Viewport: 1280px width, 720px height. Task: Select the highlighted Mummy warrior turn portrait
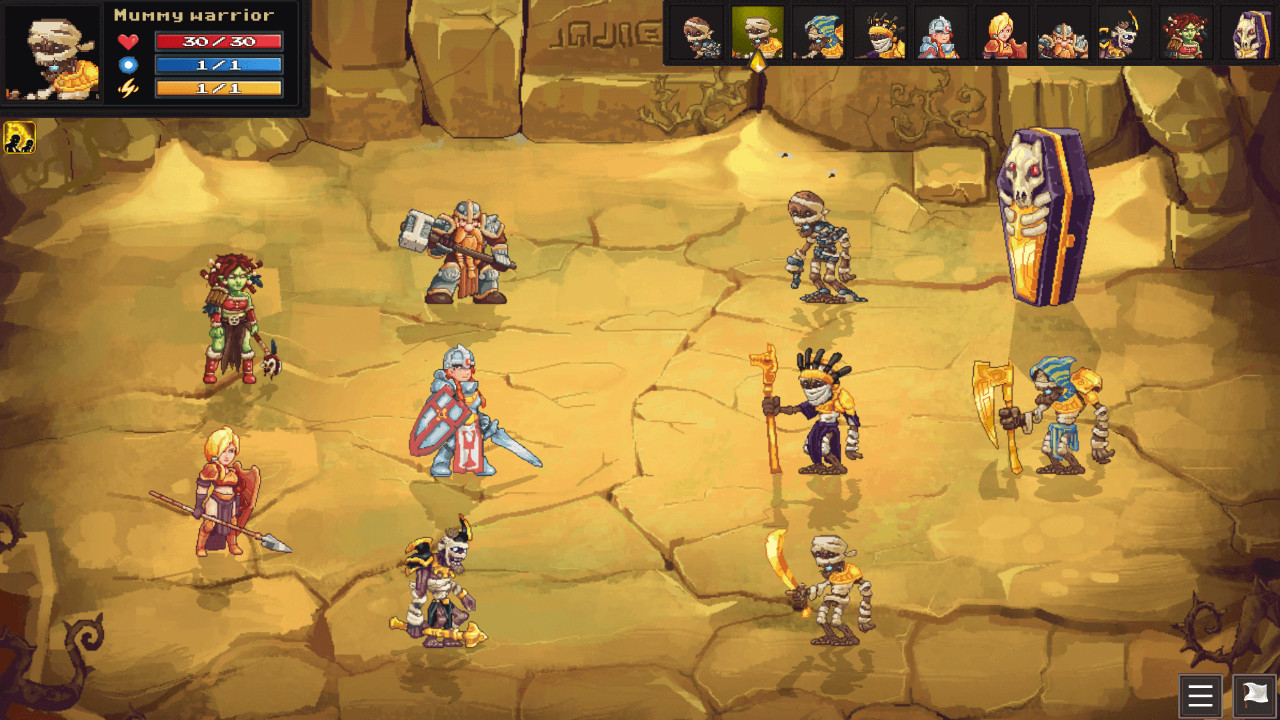point(758,35)
